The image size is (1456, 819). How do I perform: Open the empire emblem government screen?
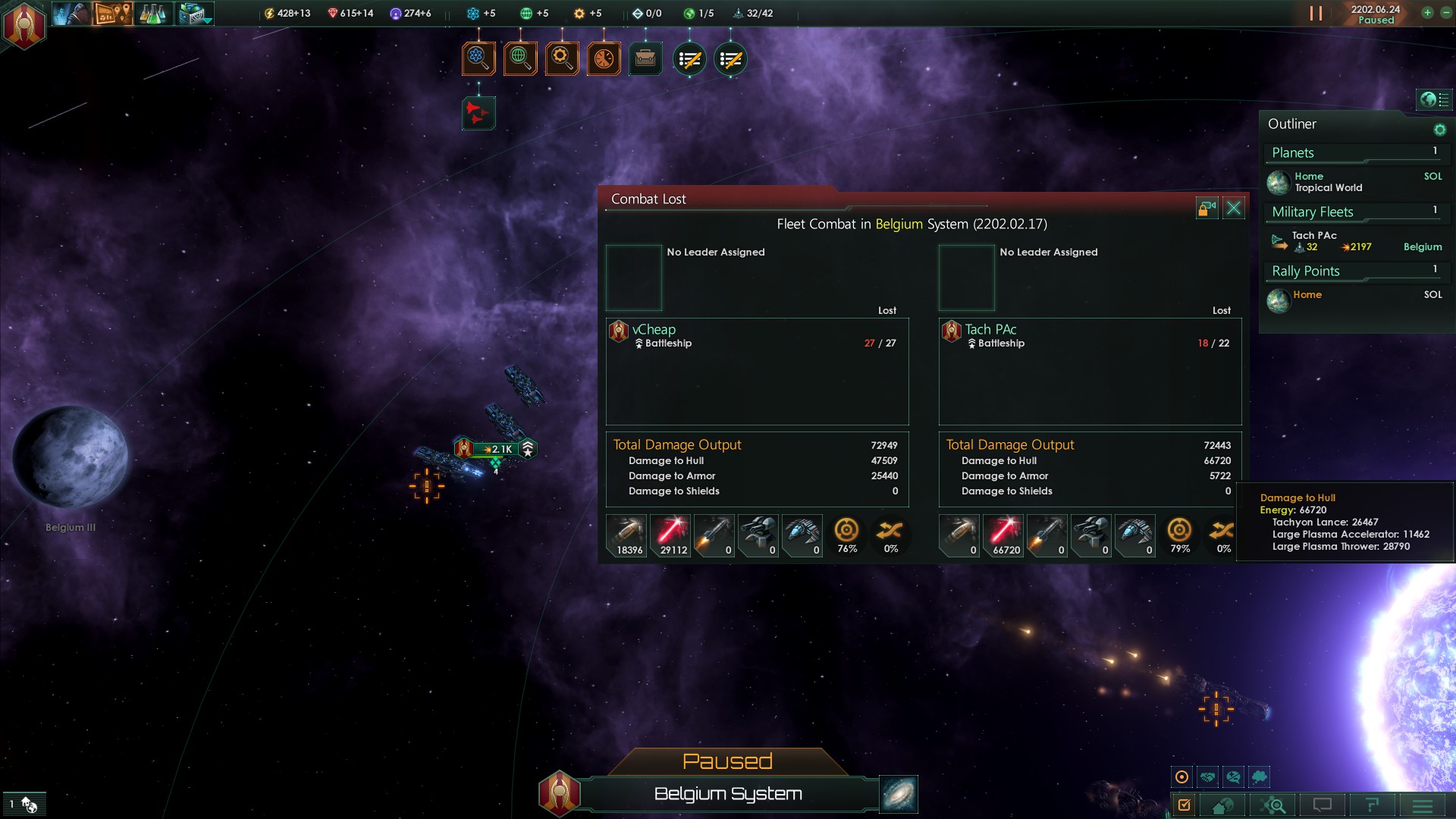[24, 24]
